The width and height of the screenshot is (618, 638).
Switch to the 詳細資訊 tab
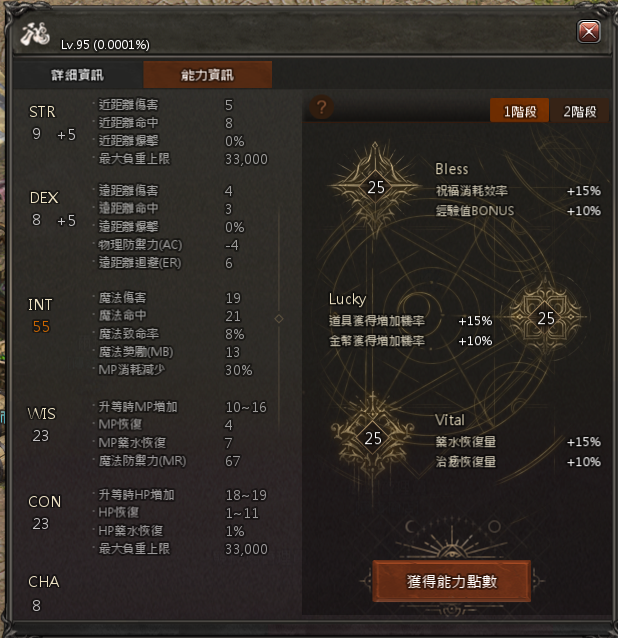coord(77,75)
